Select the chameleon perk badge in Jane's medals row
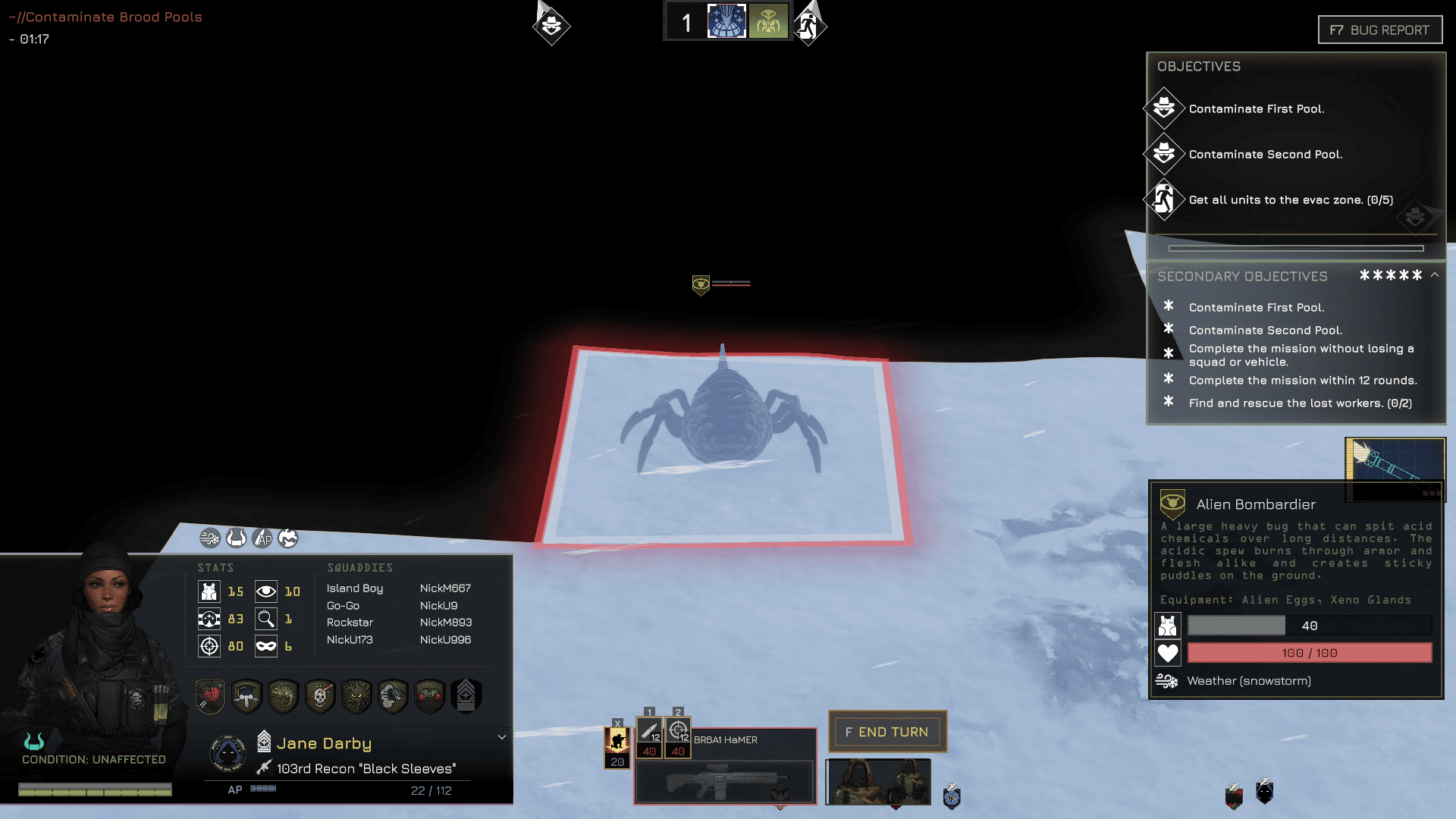Image resolution: width=1456 pixels, height=819 pixels. tap(283, 695)
